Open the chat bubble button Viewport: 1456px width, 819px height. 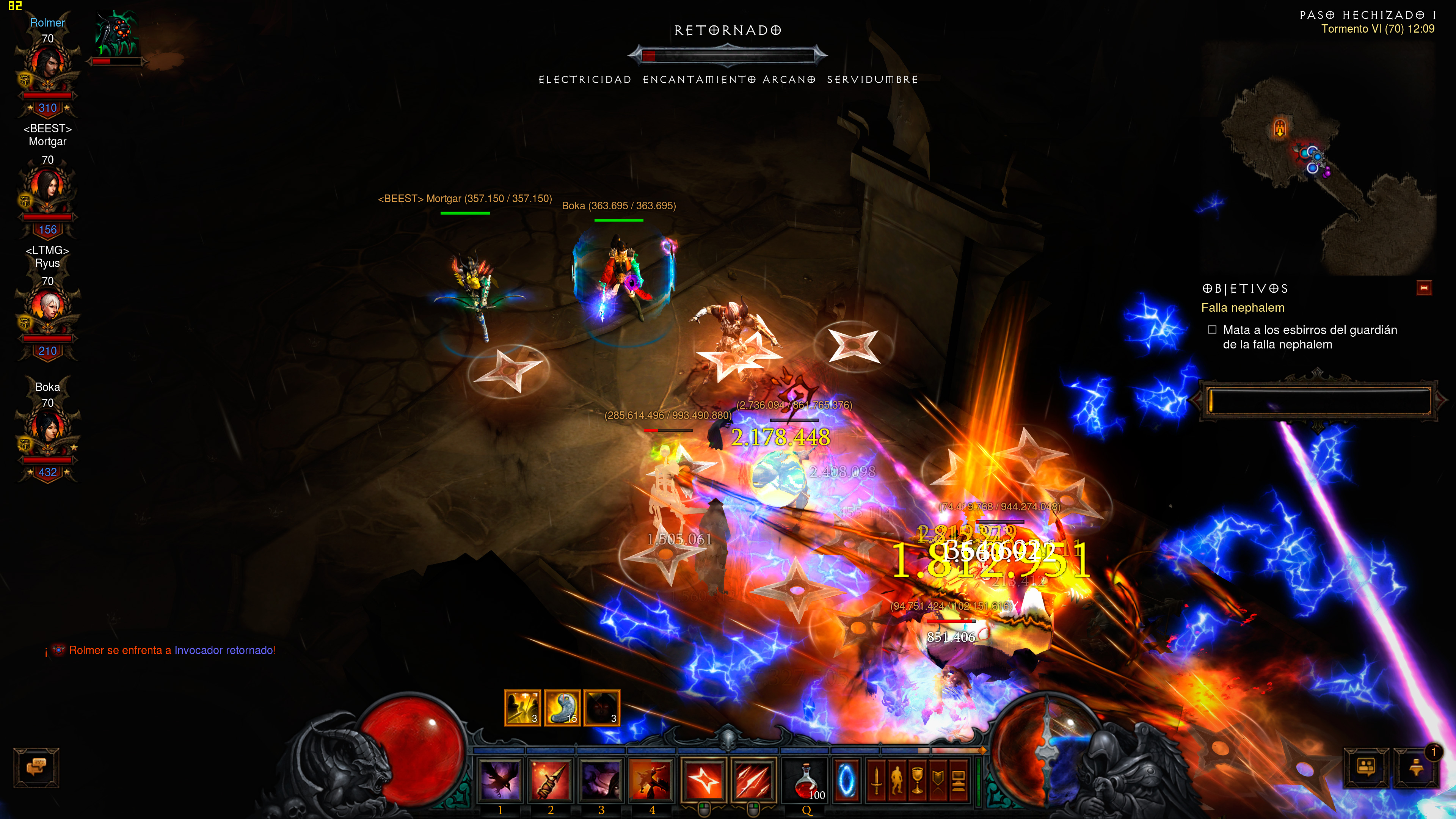(x=36, y=767)
